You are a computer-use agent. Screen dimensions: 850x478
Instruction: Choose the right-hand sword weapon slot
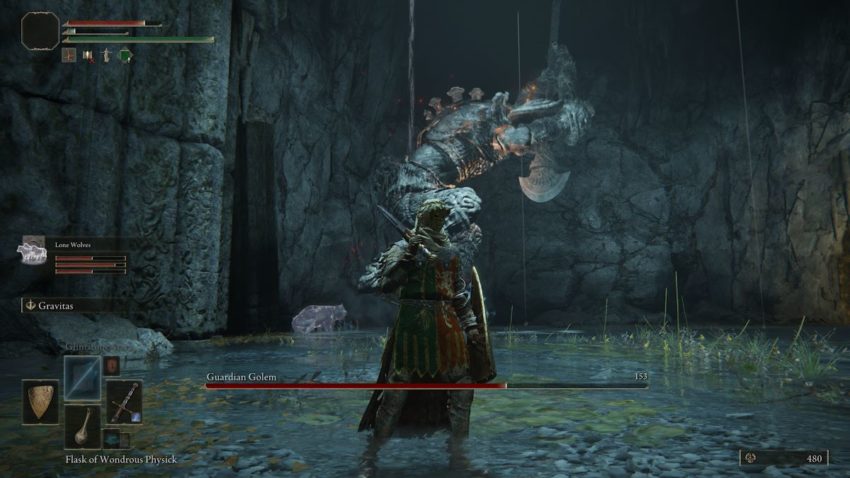[x=124, y=402]
